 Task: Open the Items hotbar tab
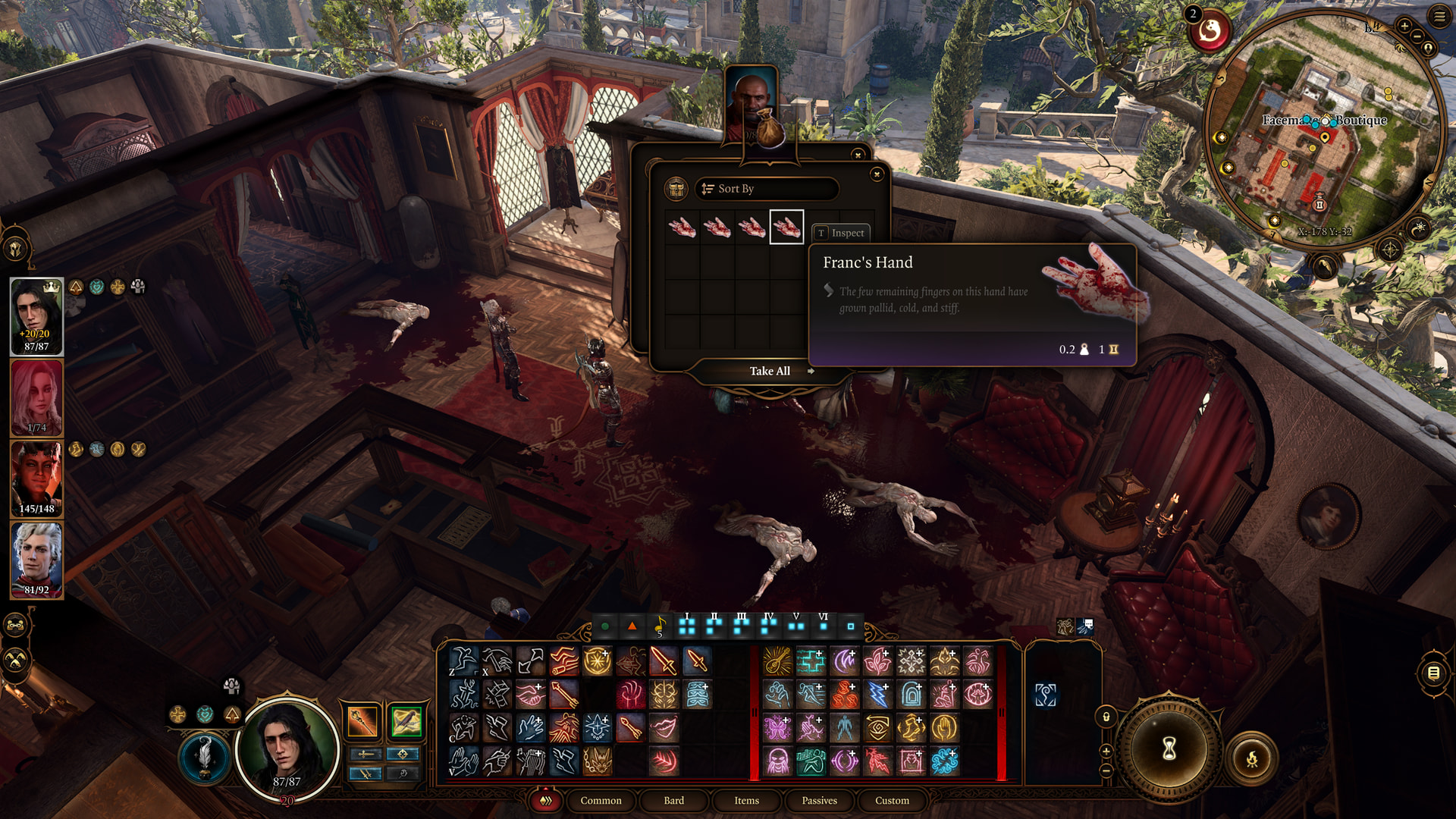tap(746, 800)
